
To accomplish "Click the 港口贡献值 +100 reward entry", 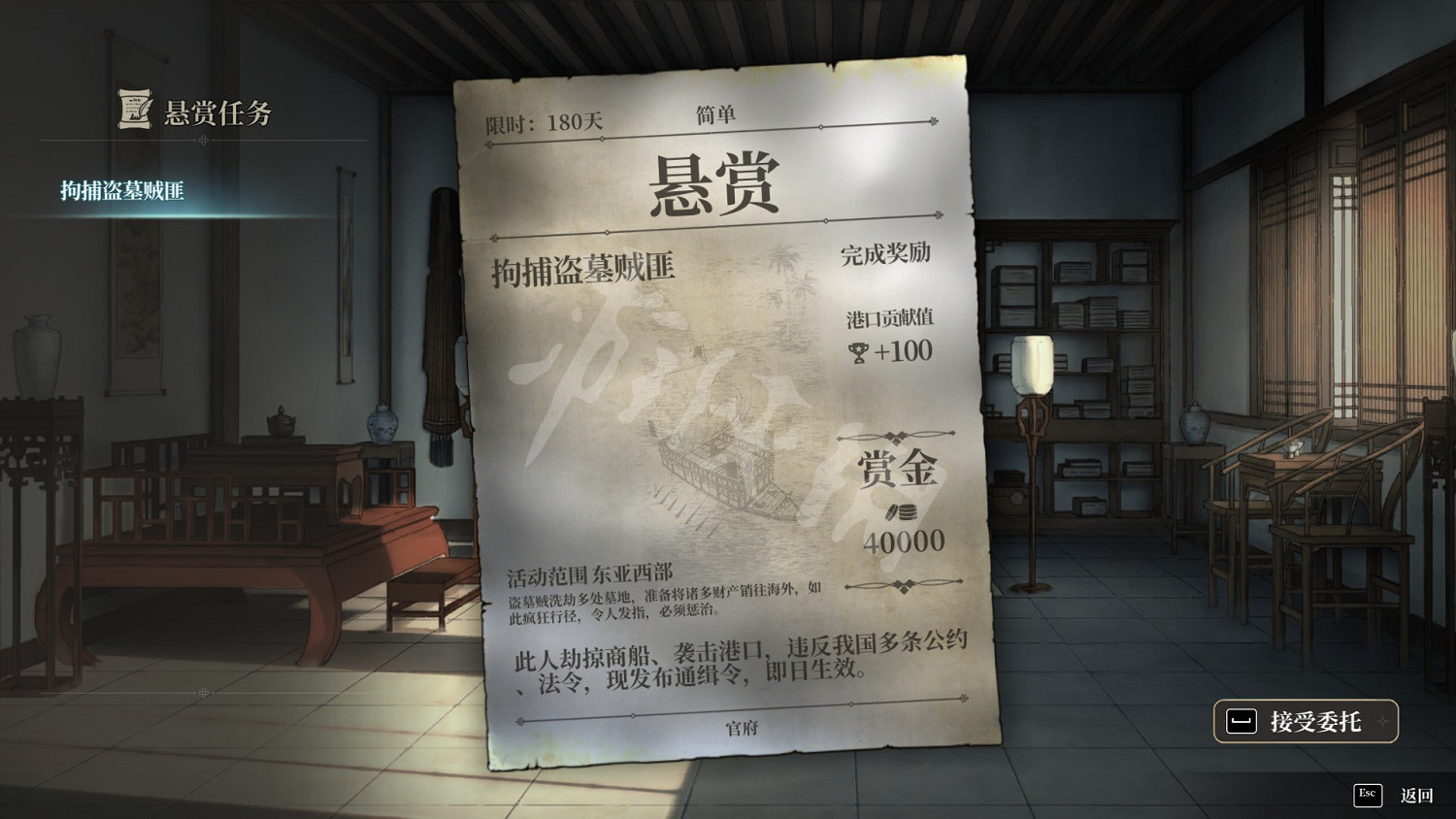I will pos(891,335).
